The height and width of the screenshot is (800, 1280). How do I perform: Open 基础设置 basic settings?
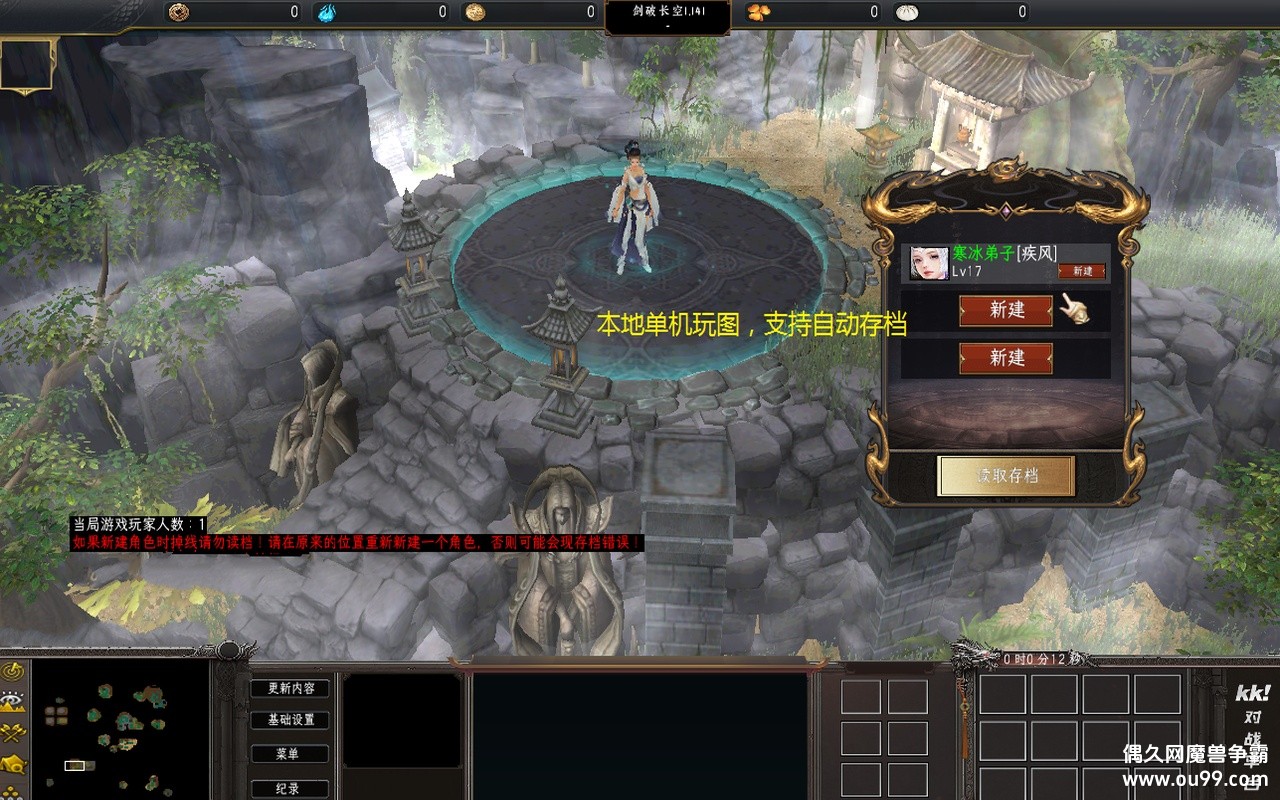290,720
